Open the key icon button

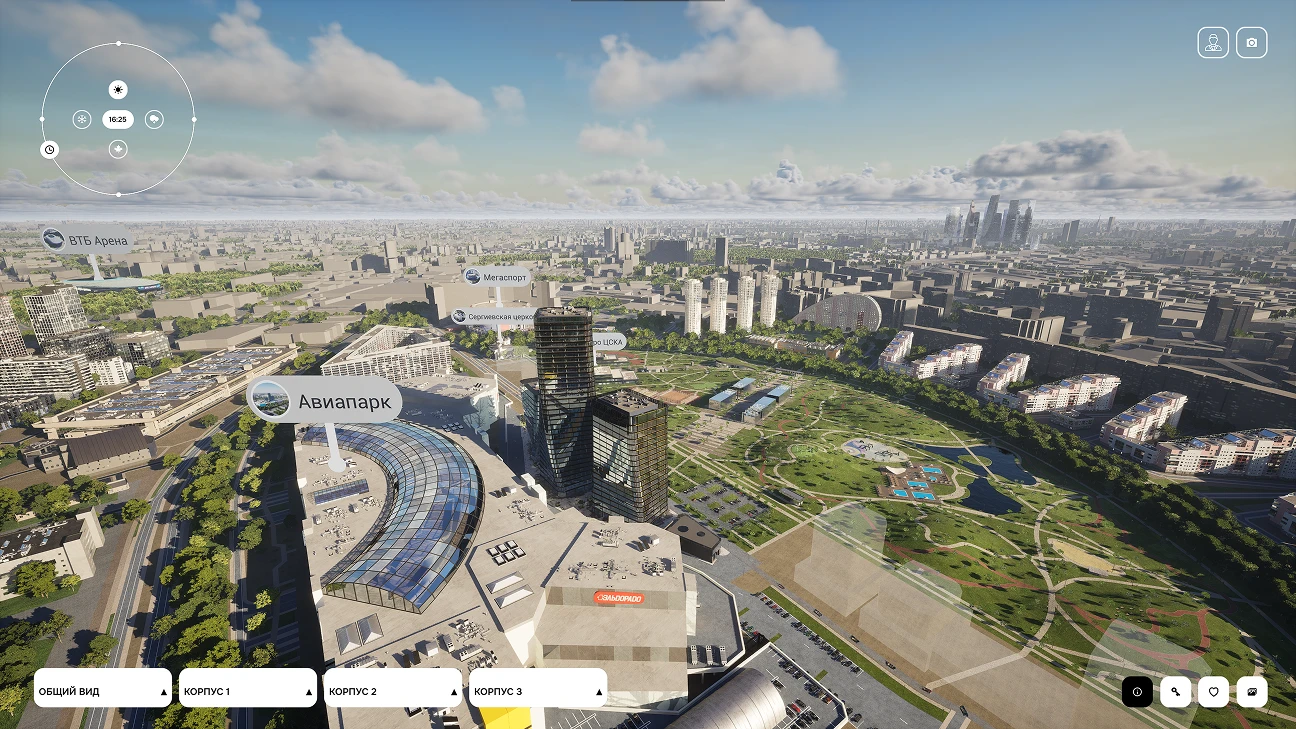click(x=1175, y=692)
